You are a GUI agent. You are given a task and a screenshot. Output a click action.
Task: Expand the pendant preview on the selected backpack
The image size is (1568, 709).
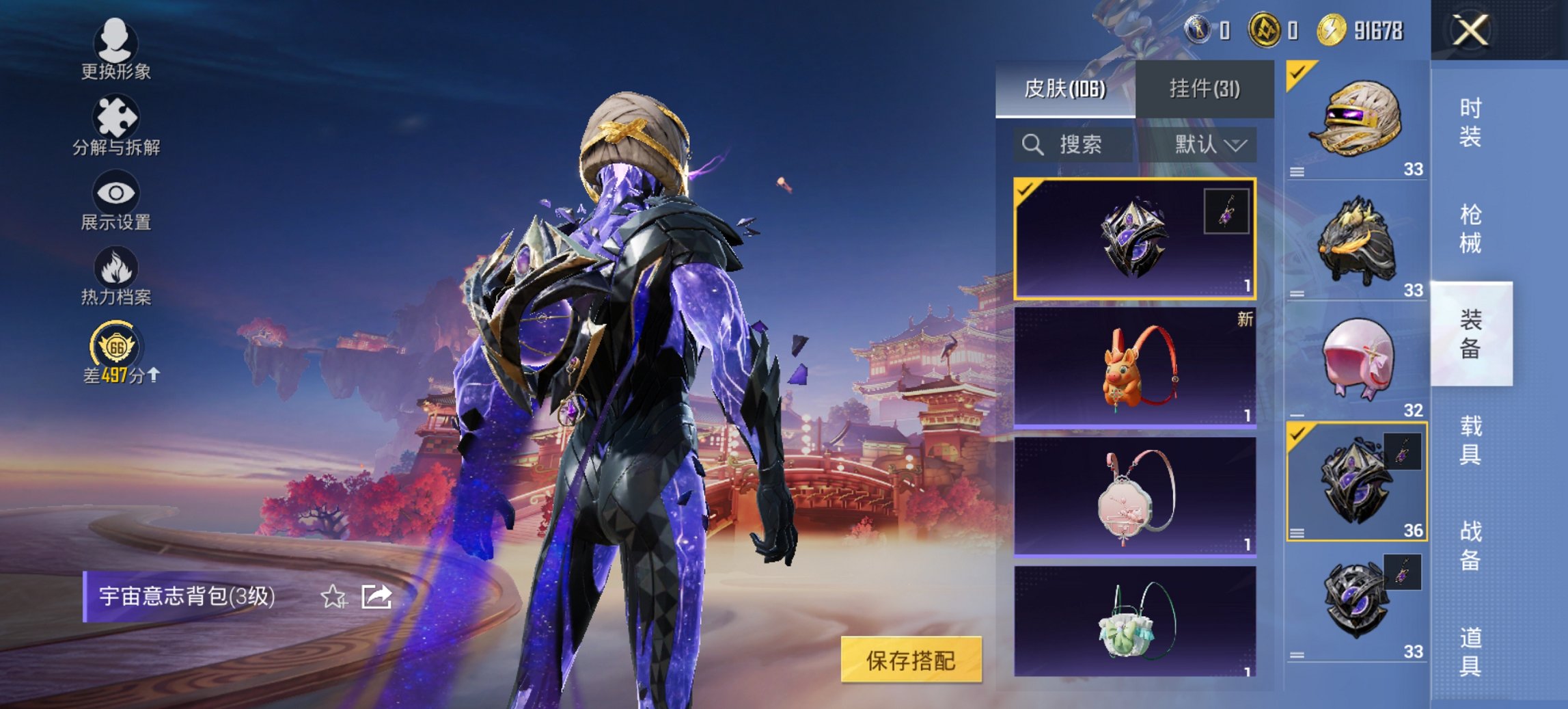1232,211
